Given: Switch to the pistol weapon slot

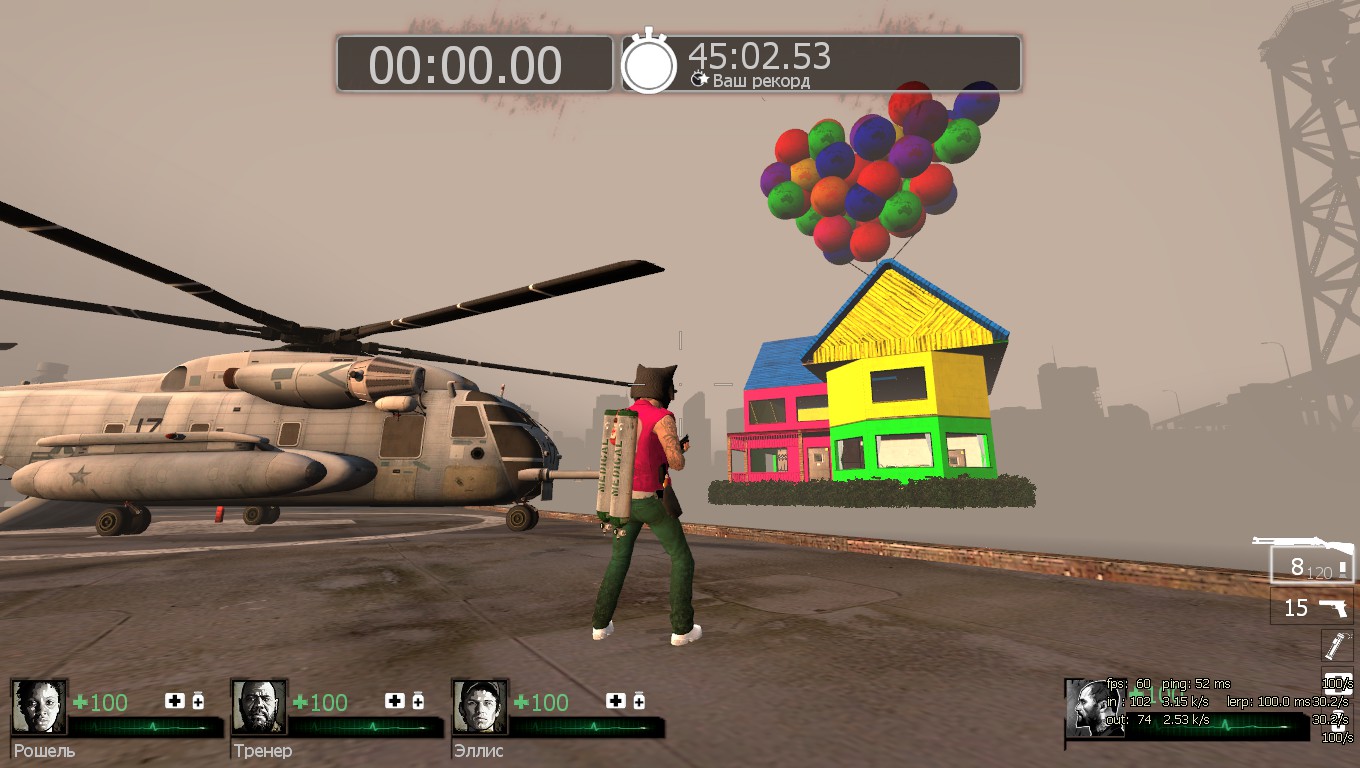Looking at the screenshot, I should (1312, 607).
